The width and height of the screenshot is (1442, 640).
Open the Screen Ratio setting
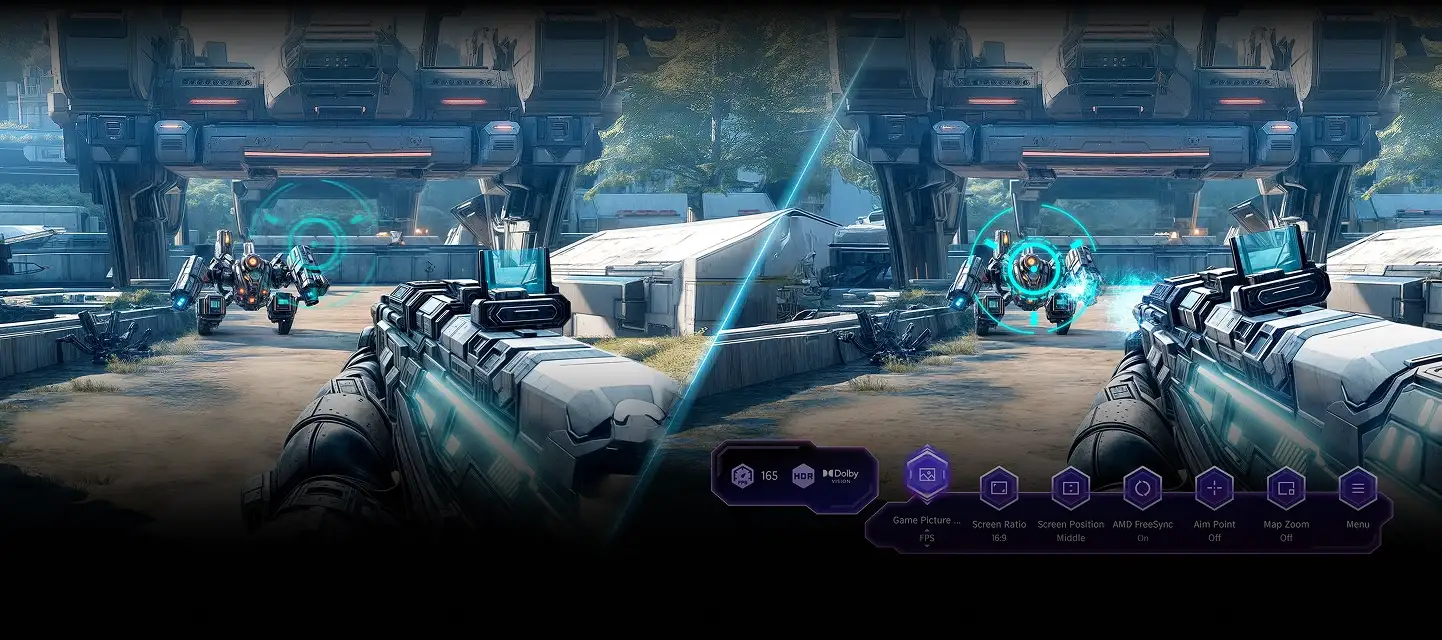tap(998, 489)
